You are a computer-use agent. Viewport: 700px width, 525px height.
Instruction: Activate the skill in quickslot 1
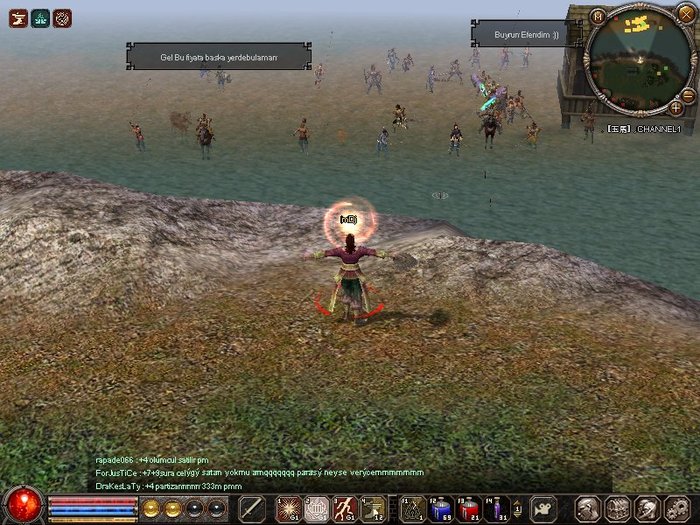pos(289,508)
